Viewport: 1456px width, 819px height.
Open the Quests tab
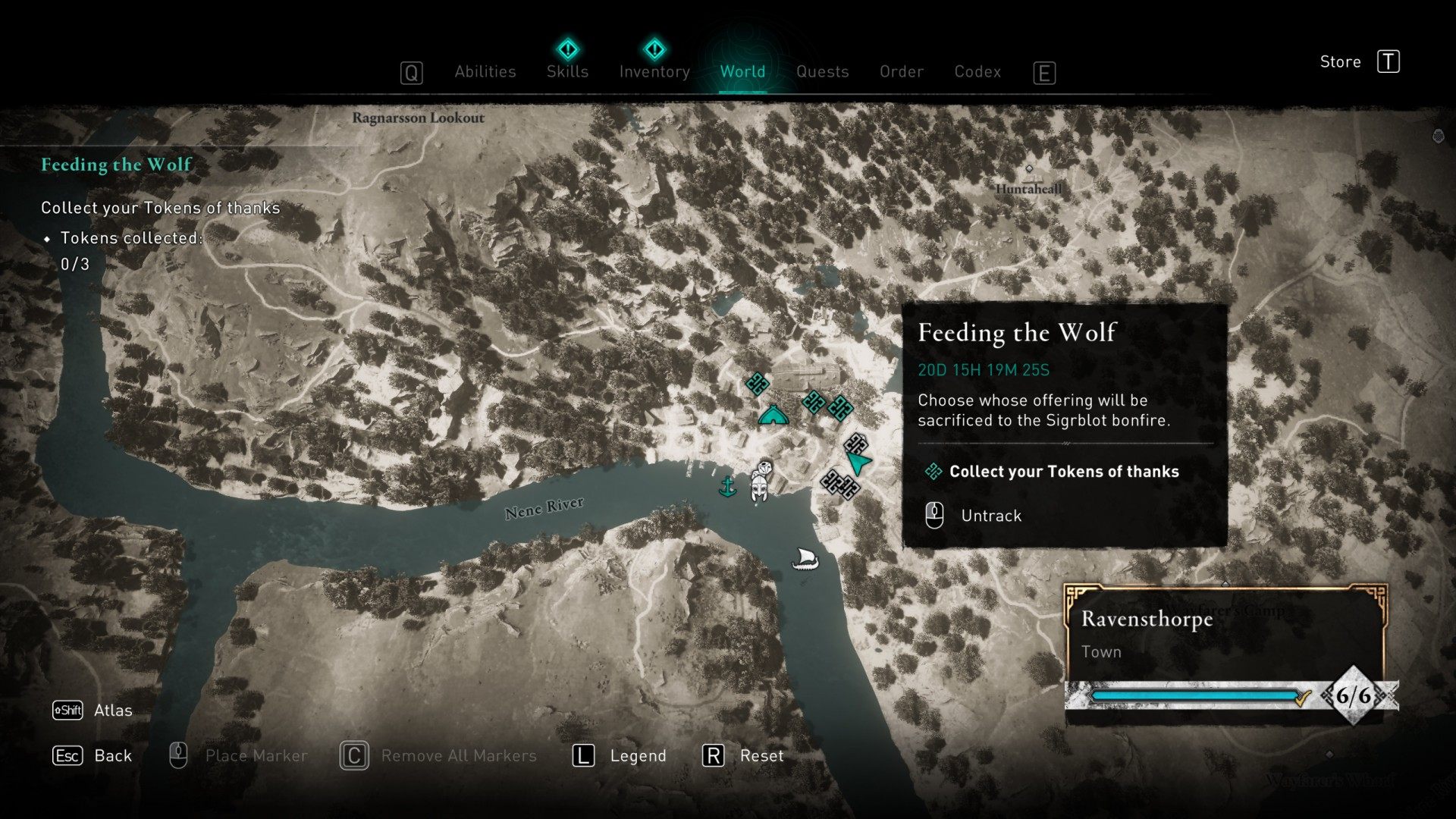tap(822, 71)
